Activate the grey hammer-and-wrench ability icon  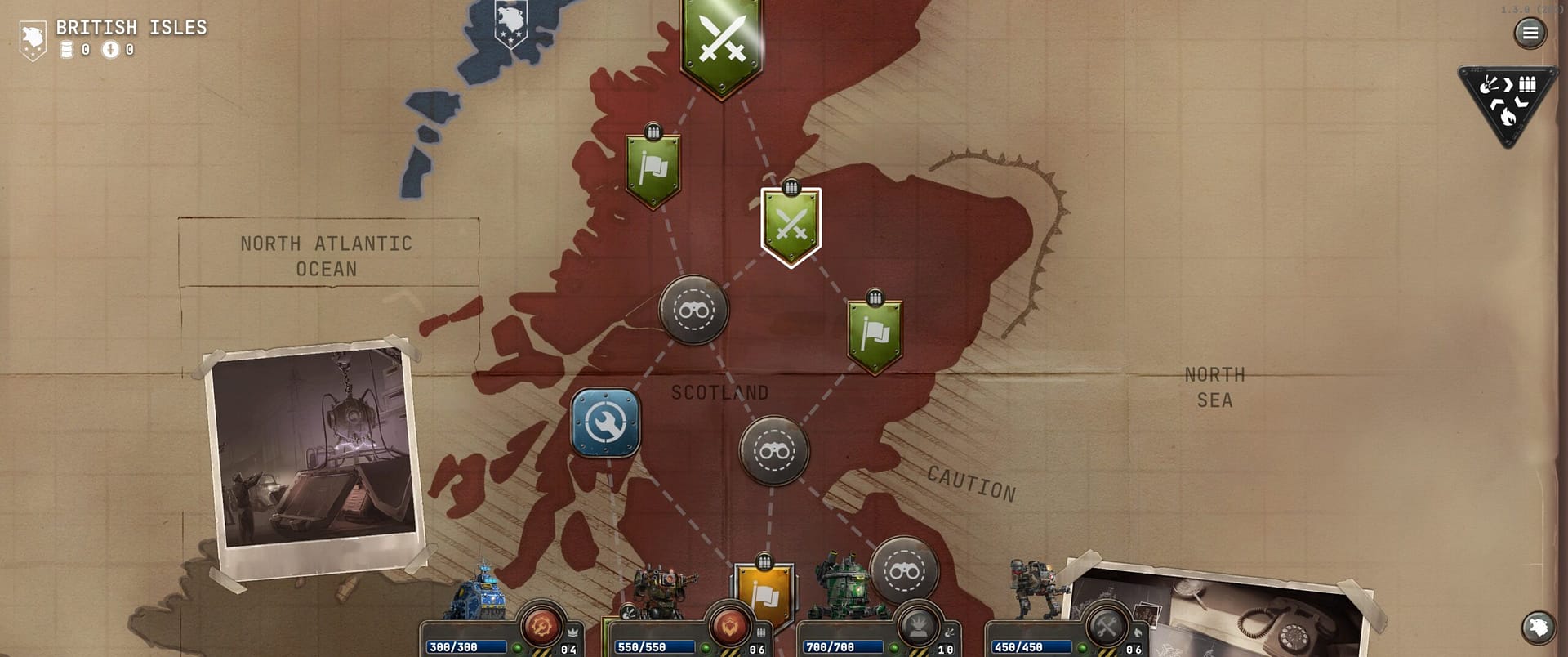click(1107, 627)
